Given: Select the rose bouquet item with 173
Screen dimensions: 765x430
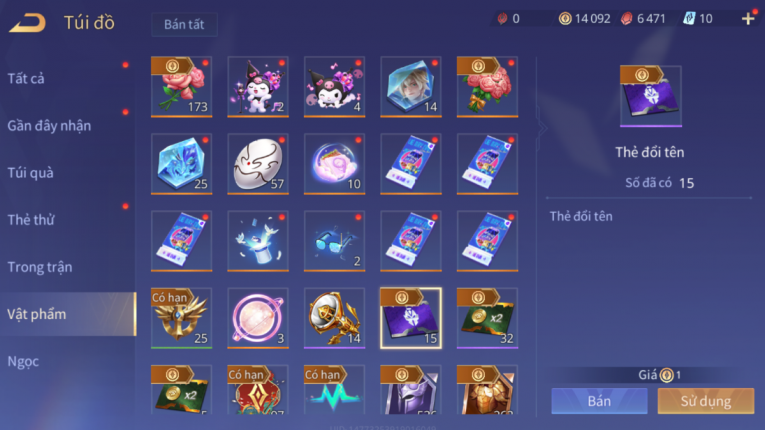Looking at the screenshot, I should pyautogui.click(x=181, y=87).
